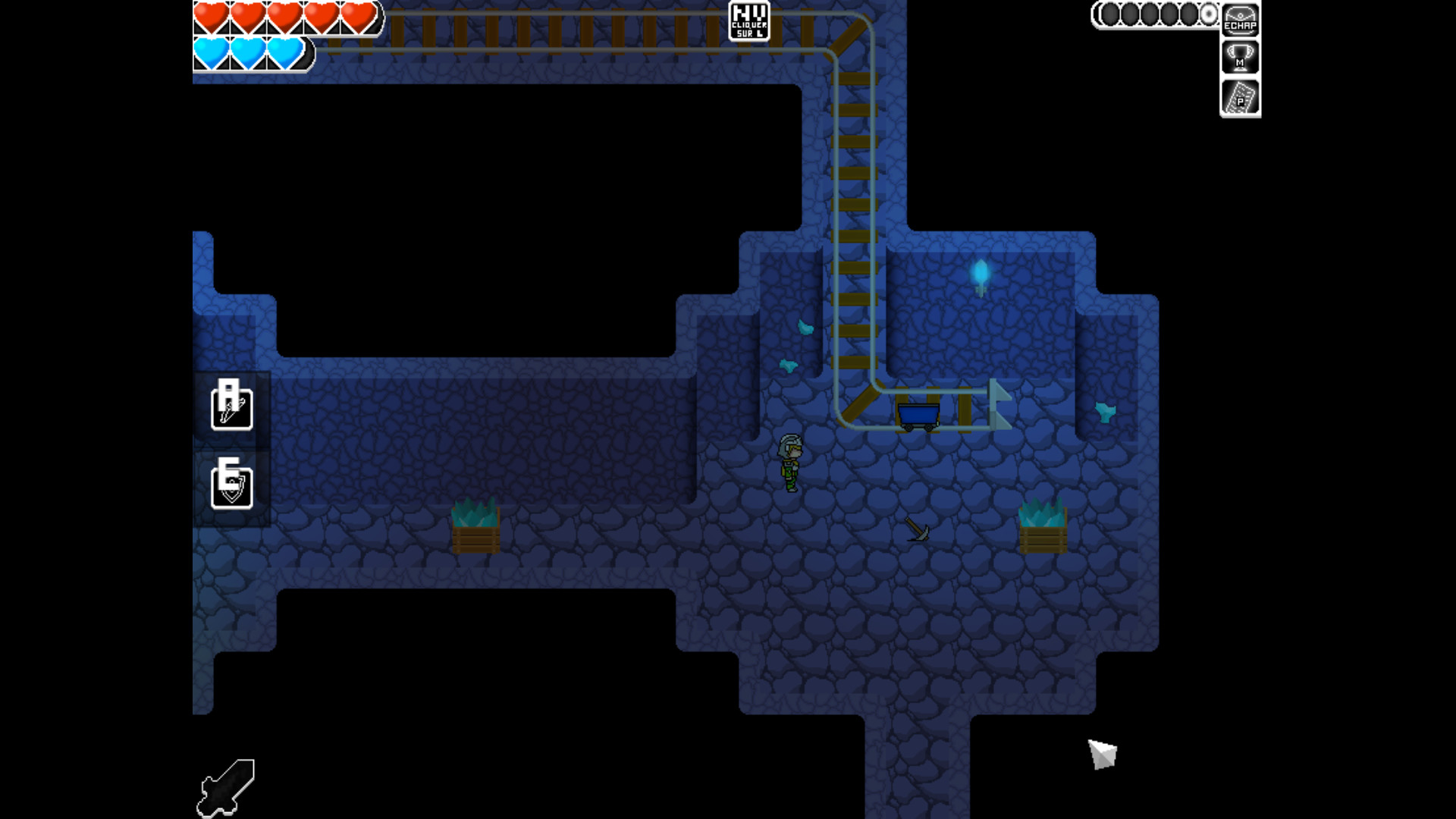Toggle the first blue heart below the health bar
This screenshot has height=819, width=1456.
point(211,52)
